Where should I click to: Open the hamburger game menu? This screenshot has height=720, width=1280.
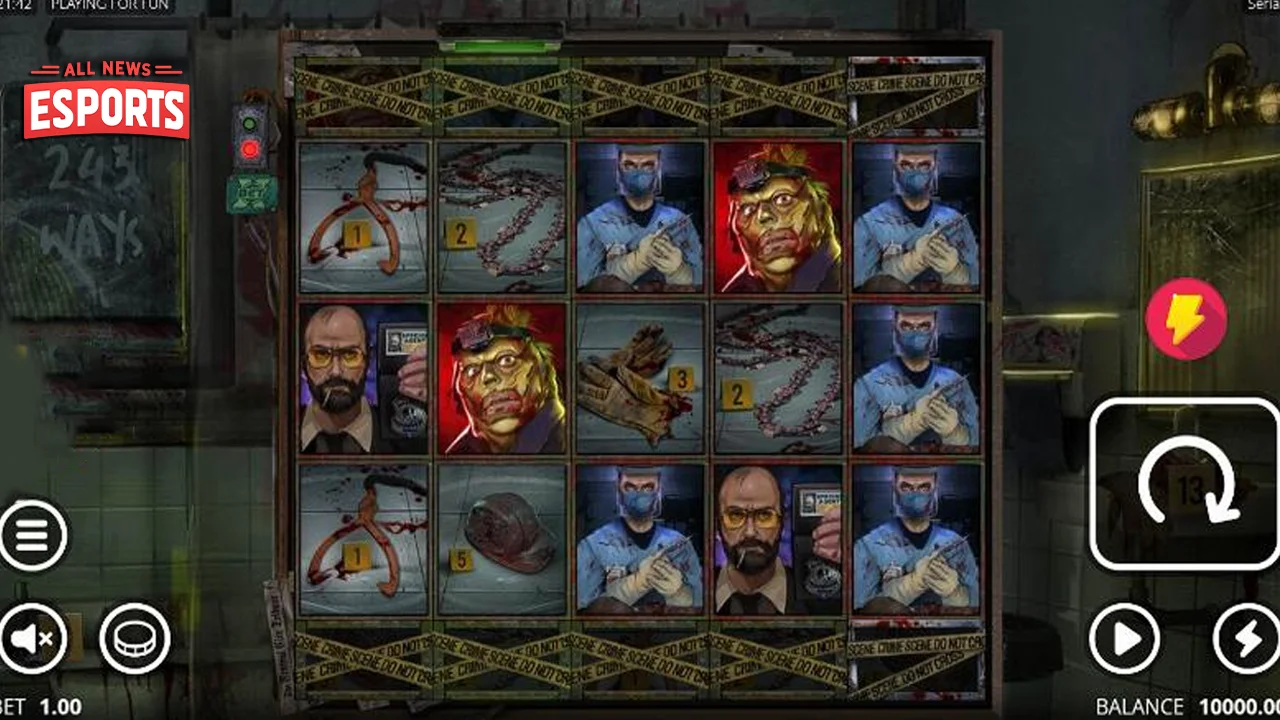pyautogui.click(x=33, y=536)
